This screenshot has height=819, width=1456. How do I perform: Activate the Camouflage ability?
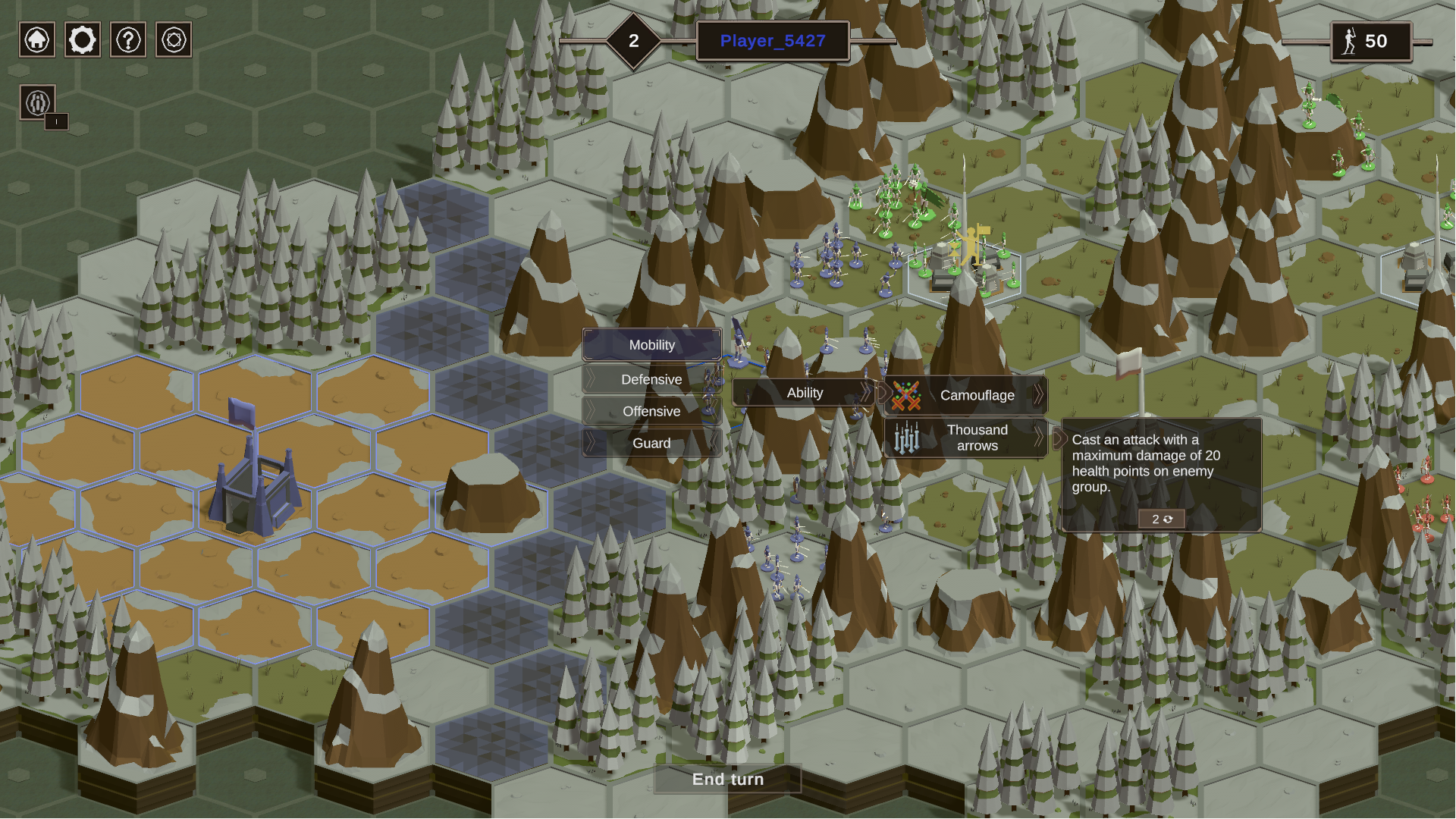coord(966,395)
